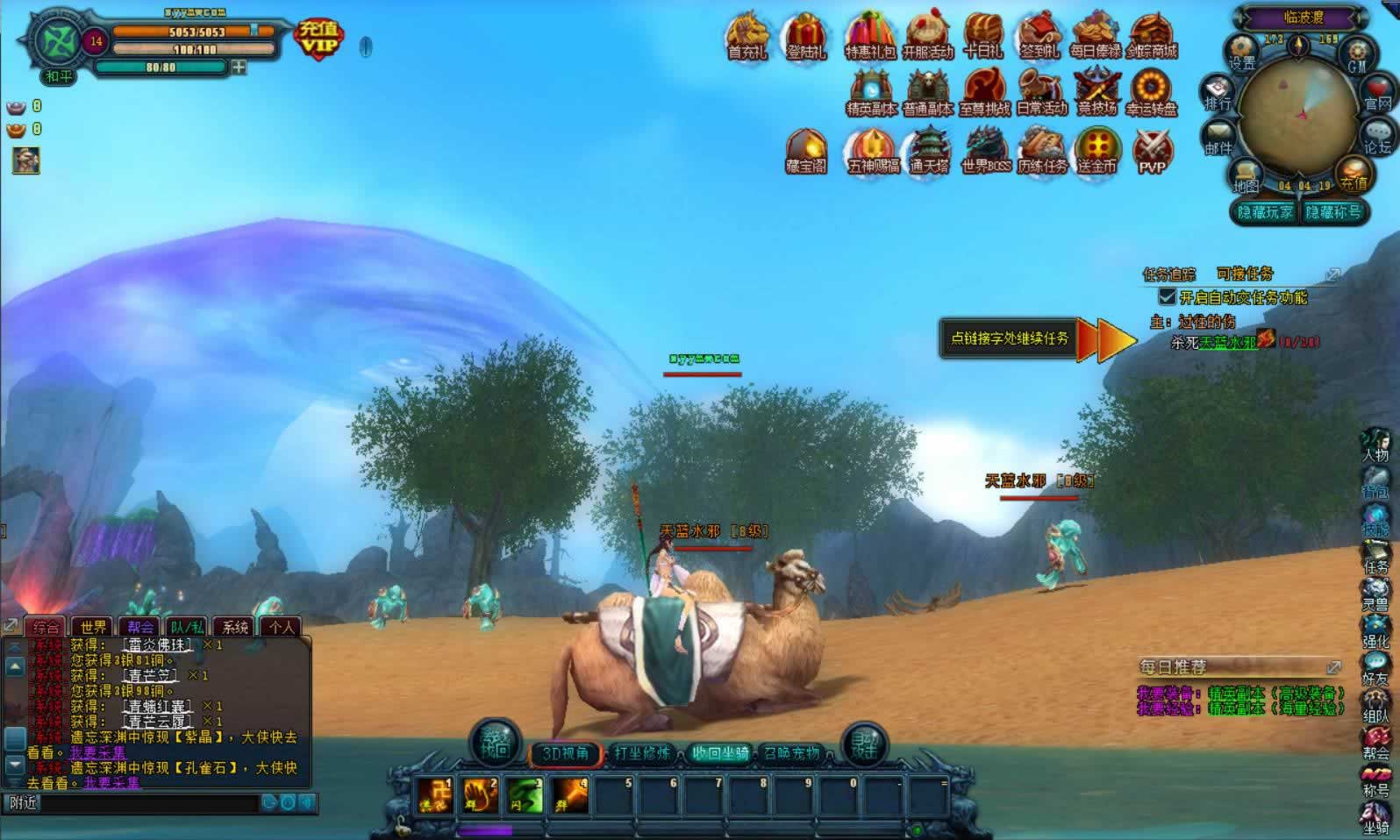Switch chat to the 世界 world tab
Image resolution: width=1400 pixels, height=840 pixels.
click(x=93, y=627)
